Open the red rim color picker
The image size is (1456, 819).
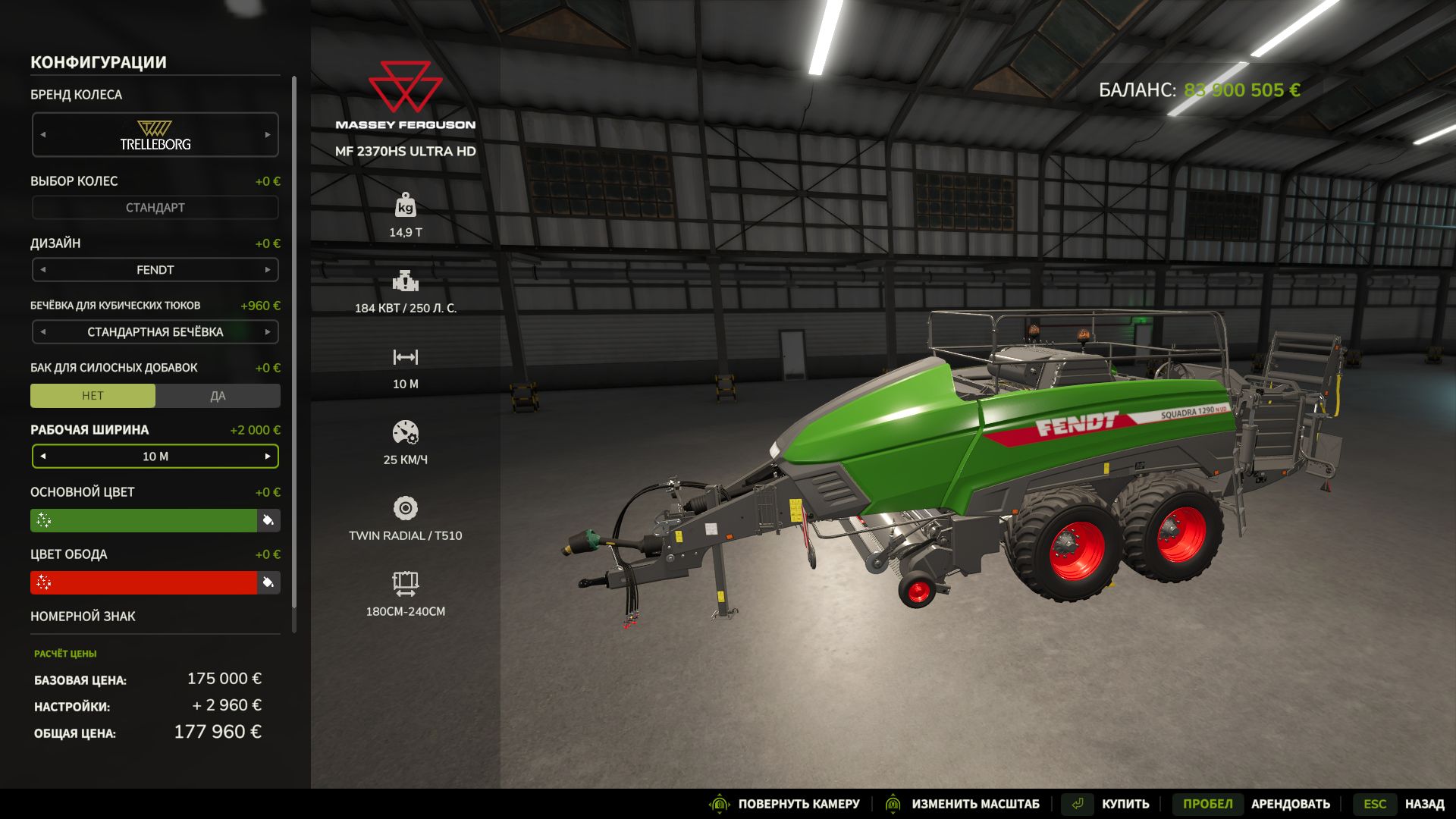[x=144, y=582]
